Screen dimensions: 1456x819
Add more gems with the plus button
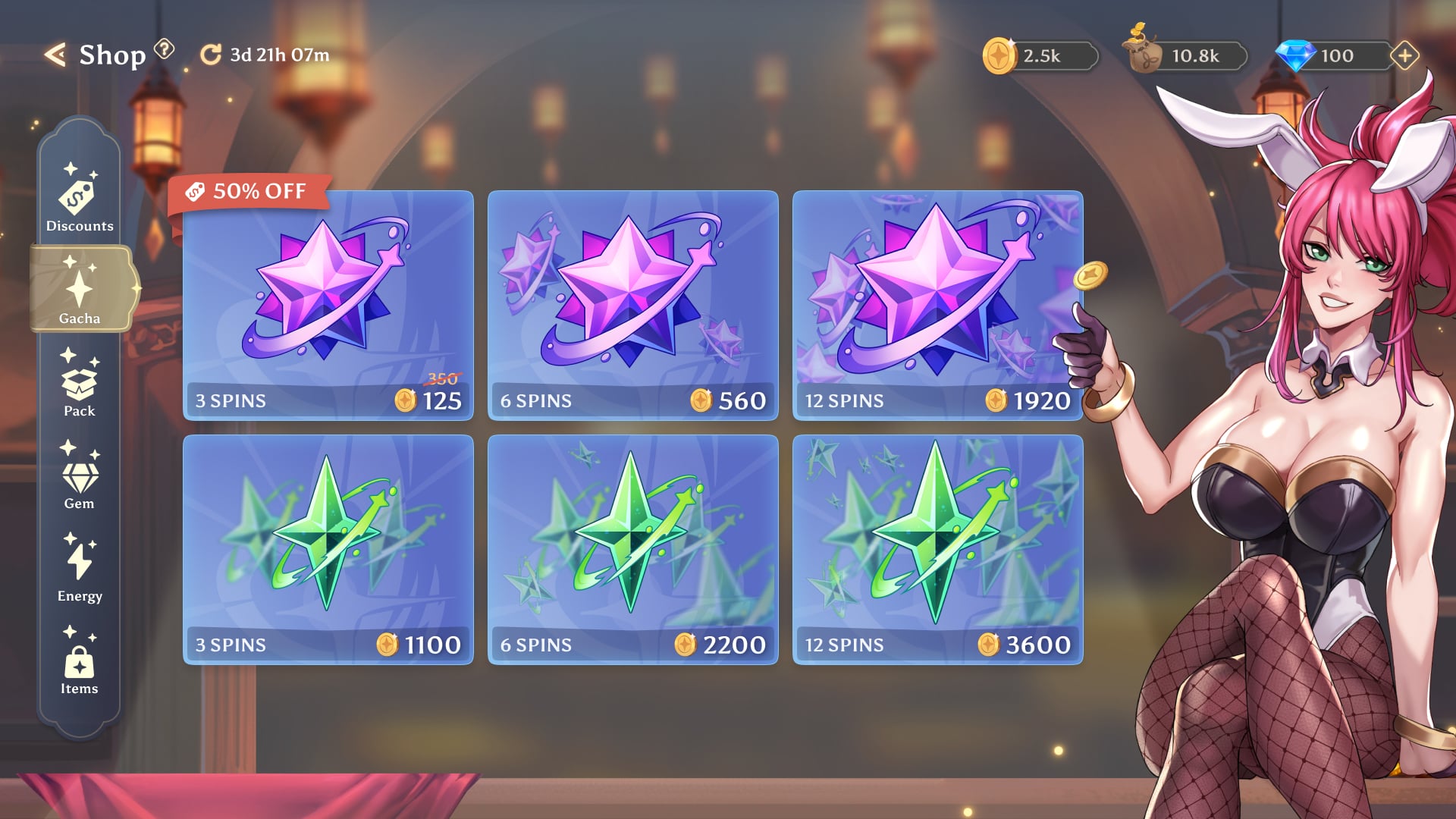[1404, 55]
